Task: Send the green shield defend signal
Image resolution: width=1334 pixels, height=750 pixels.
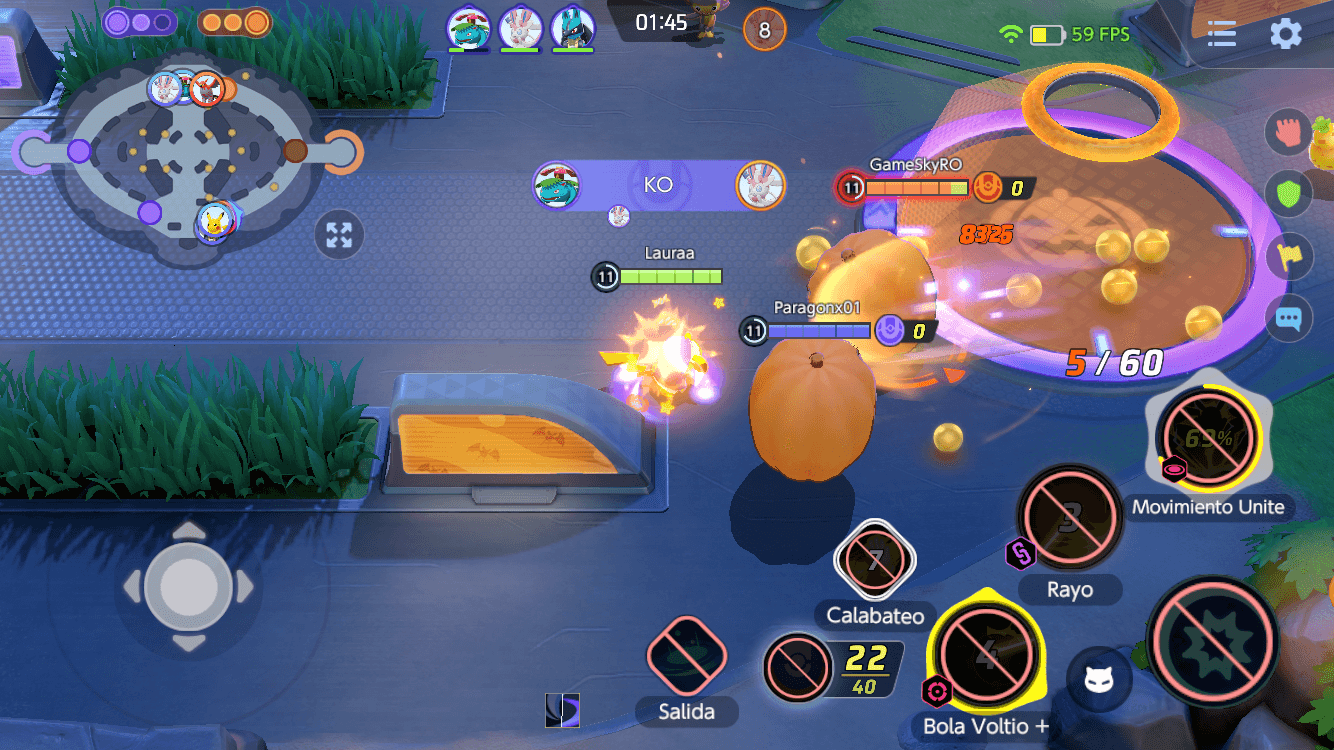Action: [x=1289, y=194]
